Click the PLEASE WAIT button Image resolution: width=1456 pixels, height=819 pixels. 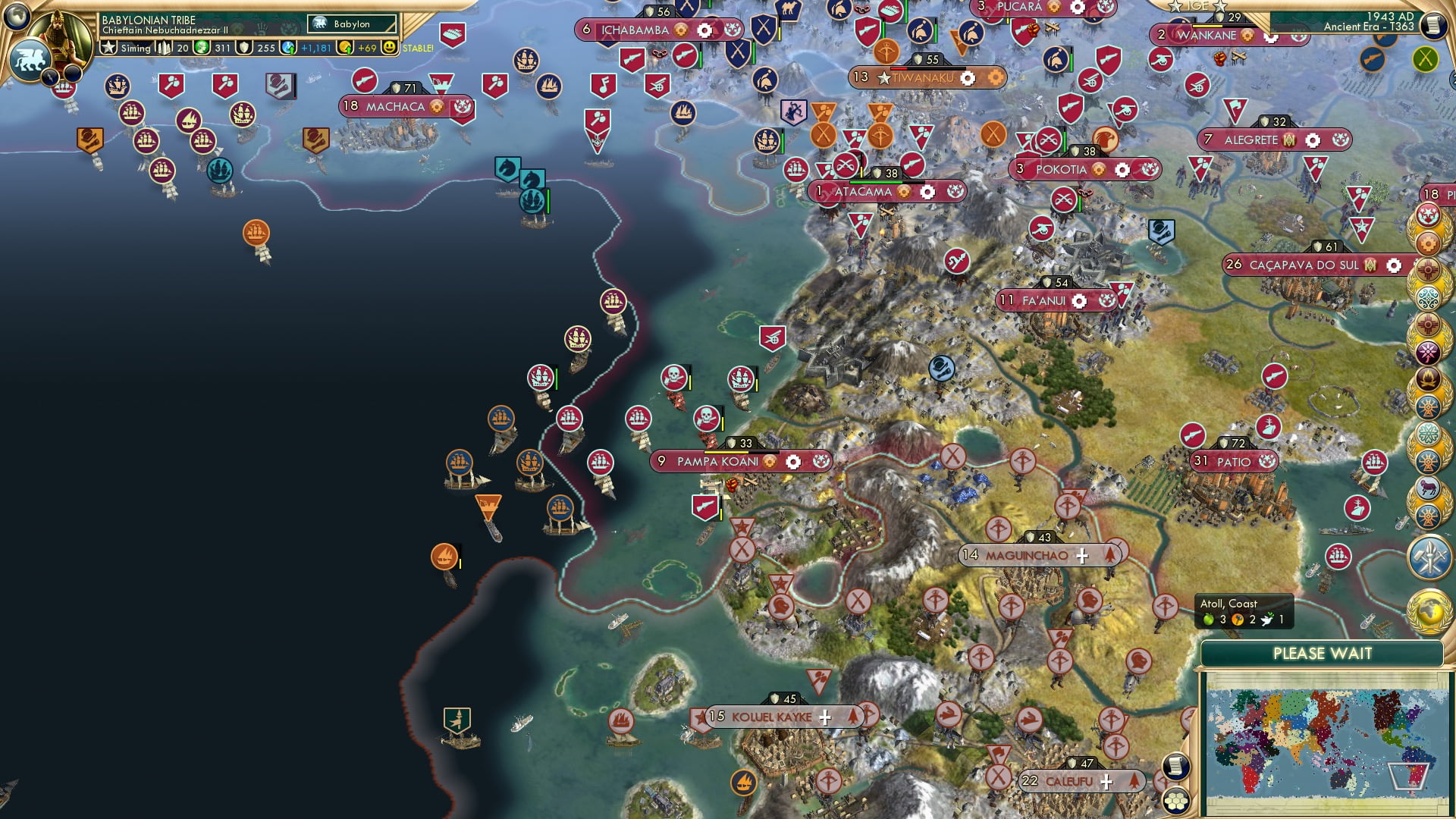(1325, 653)
